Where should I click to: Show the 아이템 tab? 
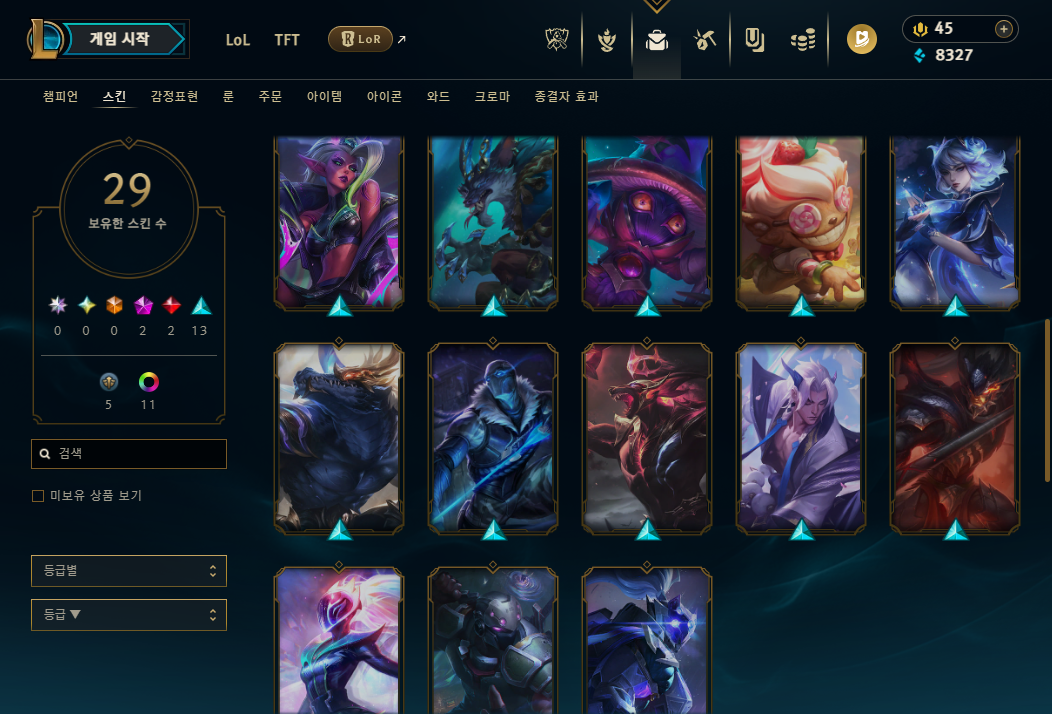(x=324, y=97)
